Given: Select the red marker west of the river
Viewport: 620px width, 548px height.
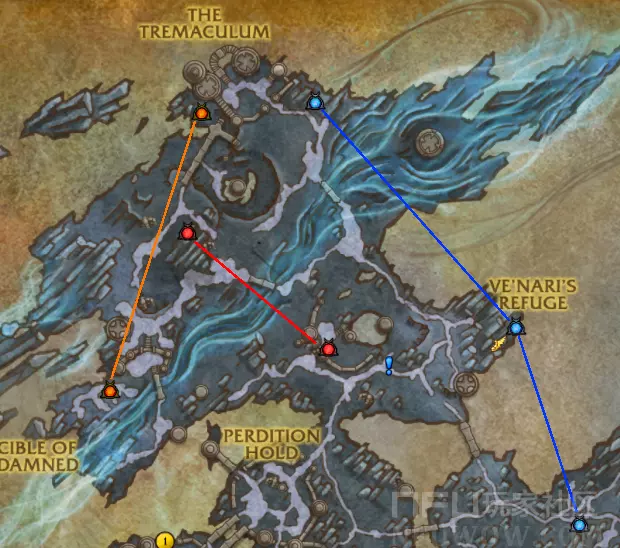Looking at the screenshot, I should 187,233.
